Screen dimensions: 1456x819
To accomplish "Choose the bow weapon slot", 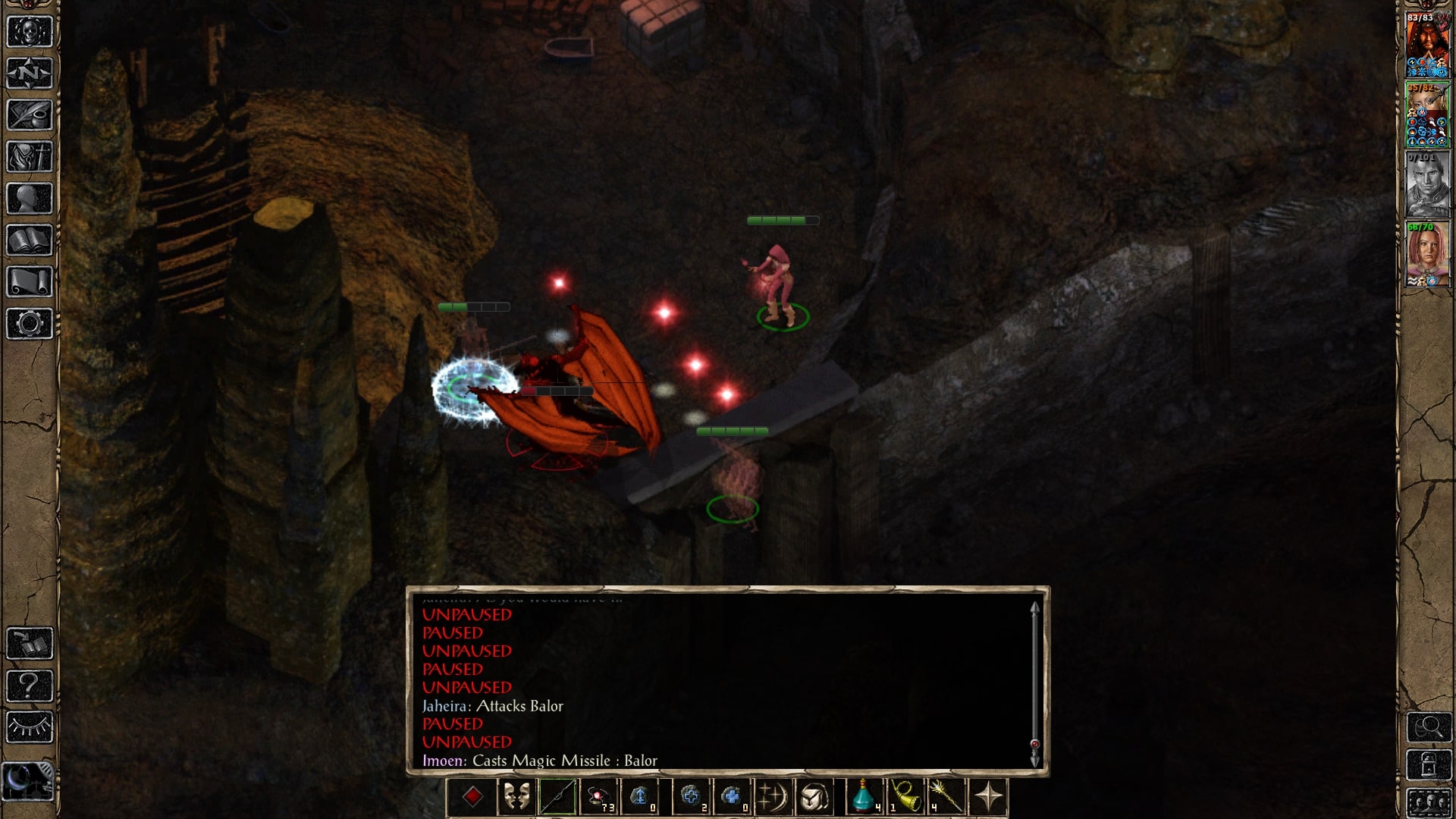I will (557, 797).
